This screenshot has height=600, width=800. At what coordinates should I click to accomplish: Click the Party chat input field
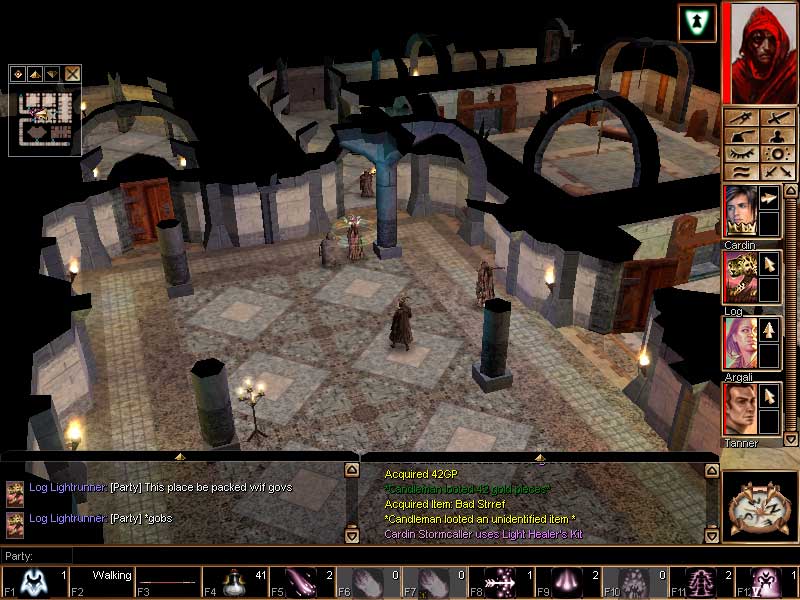point(200,556)
